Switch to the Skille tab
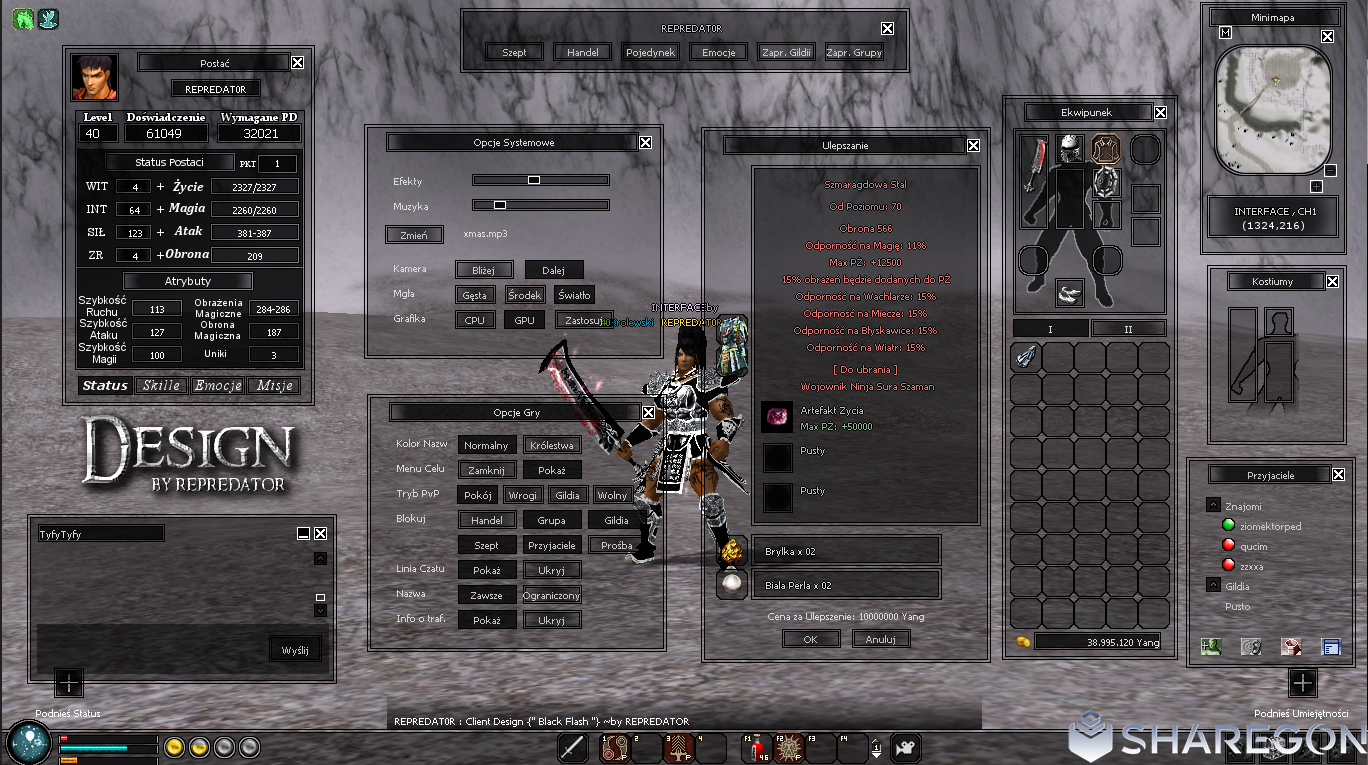 click(x=161, y=385)
